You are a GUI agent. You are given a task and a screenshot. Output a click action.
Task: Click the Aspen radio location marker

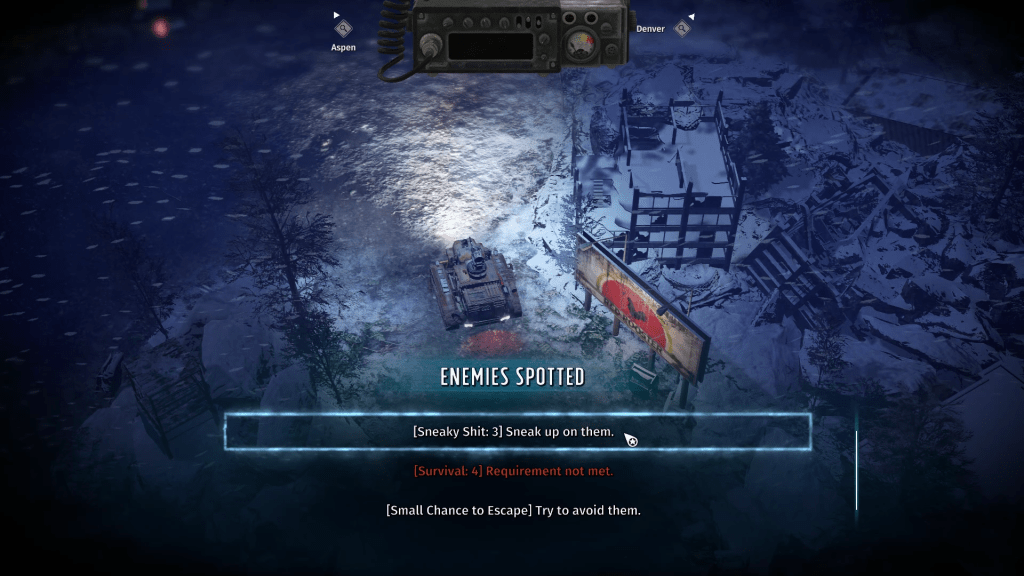click(343, 29)
